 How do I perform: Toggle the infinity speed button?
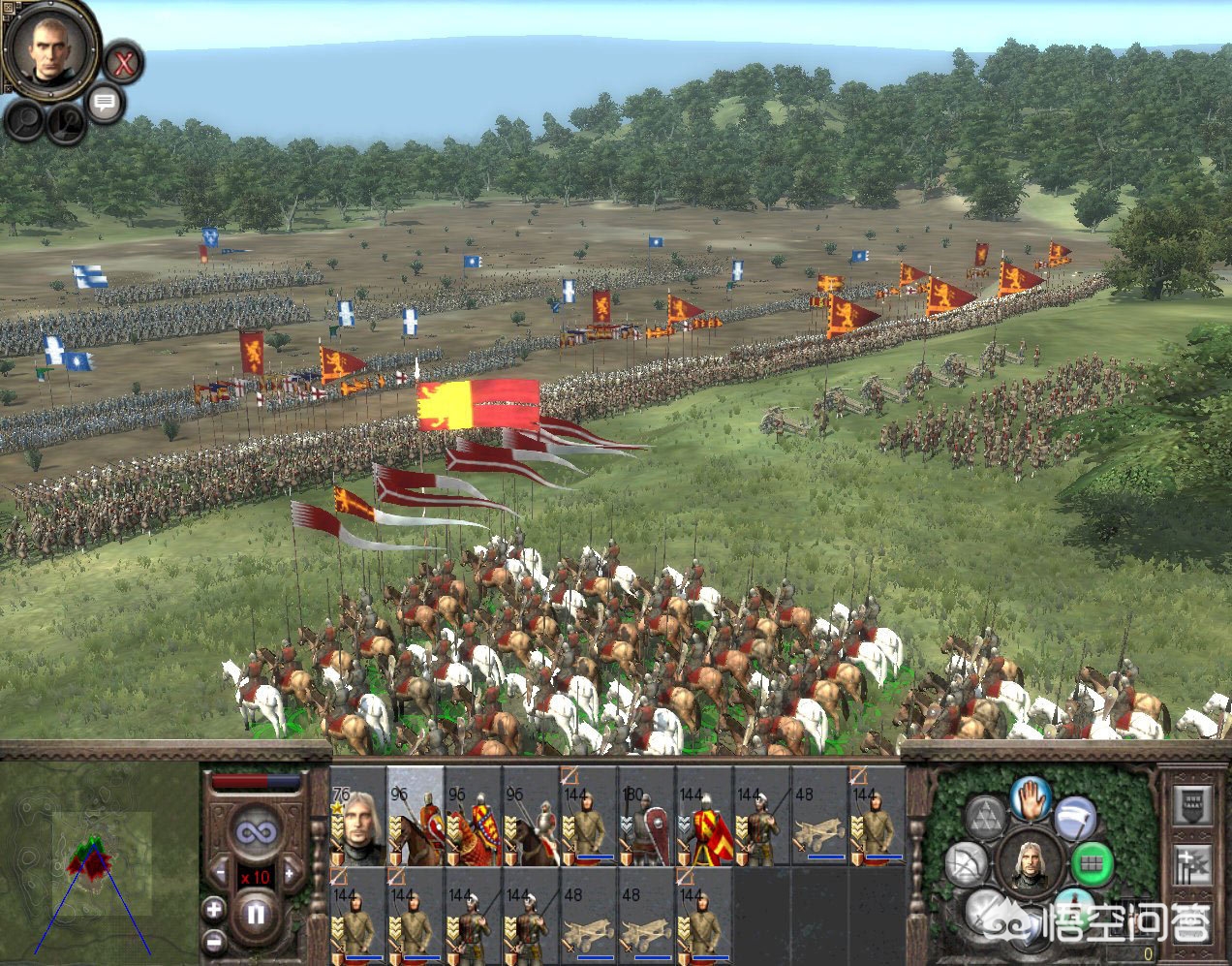[x=258, y=832]
